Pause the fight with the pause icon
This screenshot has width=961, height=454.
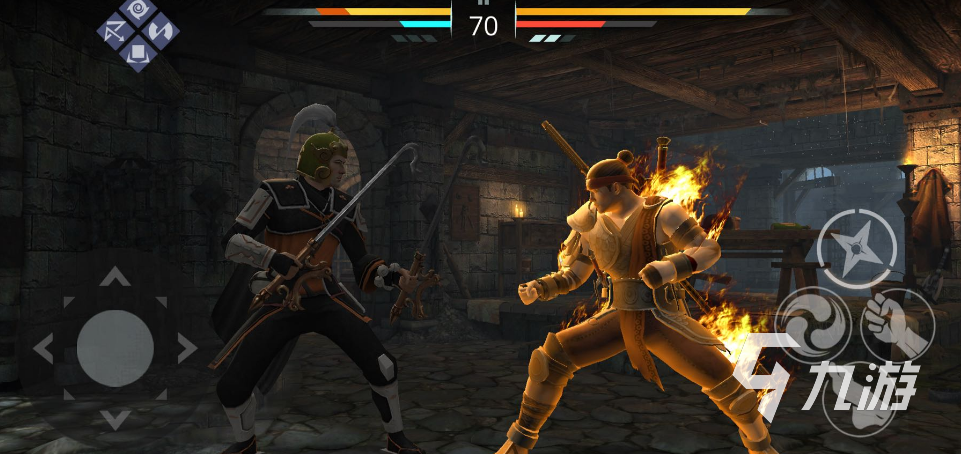tap(483, 4)
